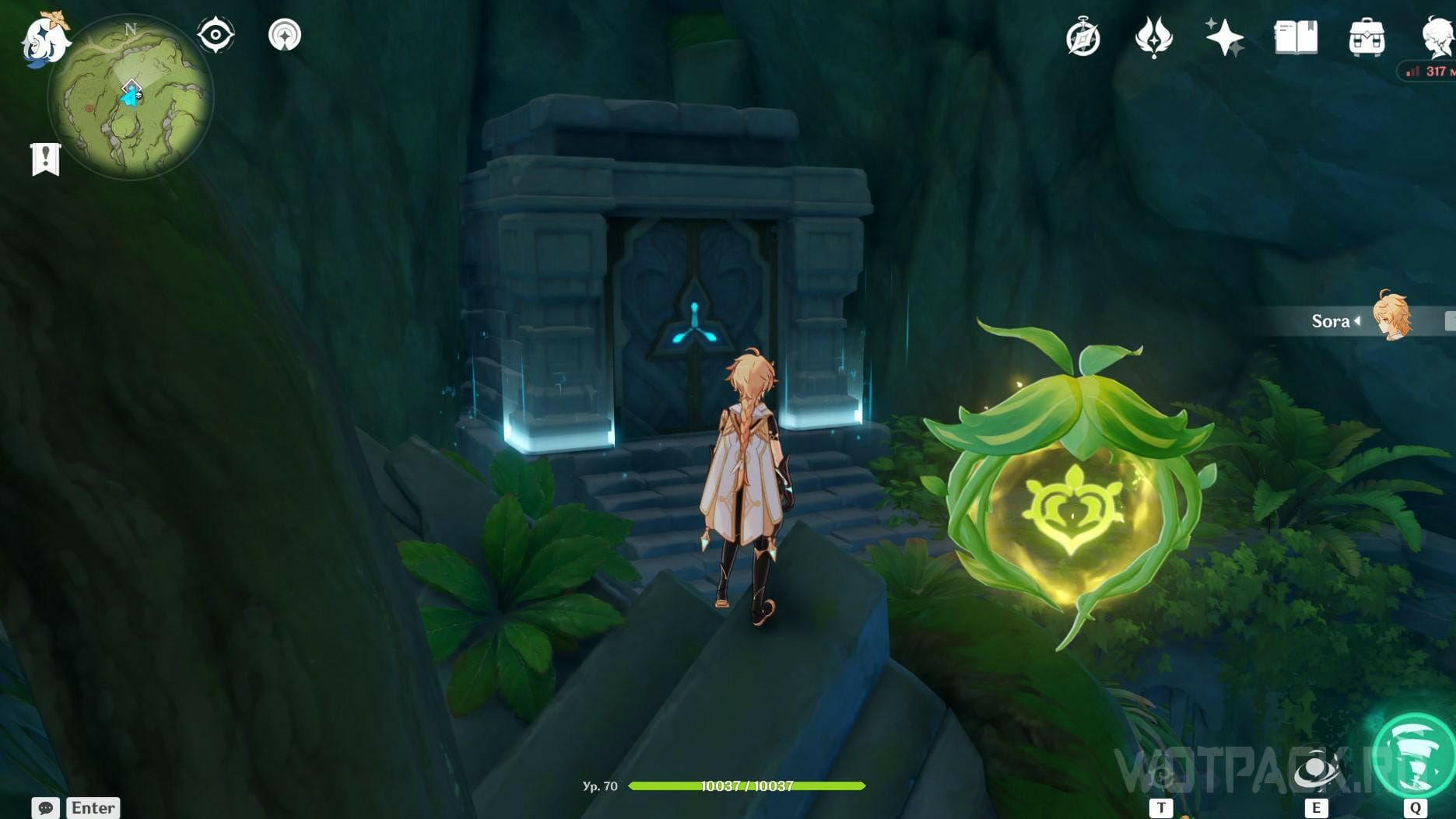
Task: Open the quest bookmark with exclamation mark
Action: click(x=45, y=159)
